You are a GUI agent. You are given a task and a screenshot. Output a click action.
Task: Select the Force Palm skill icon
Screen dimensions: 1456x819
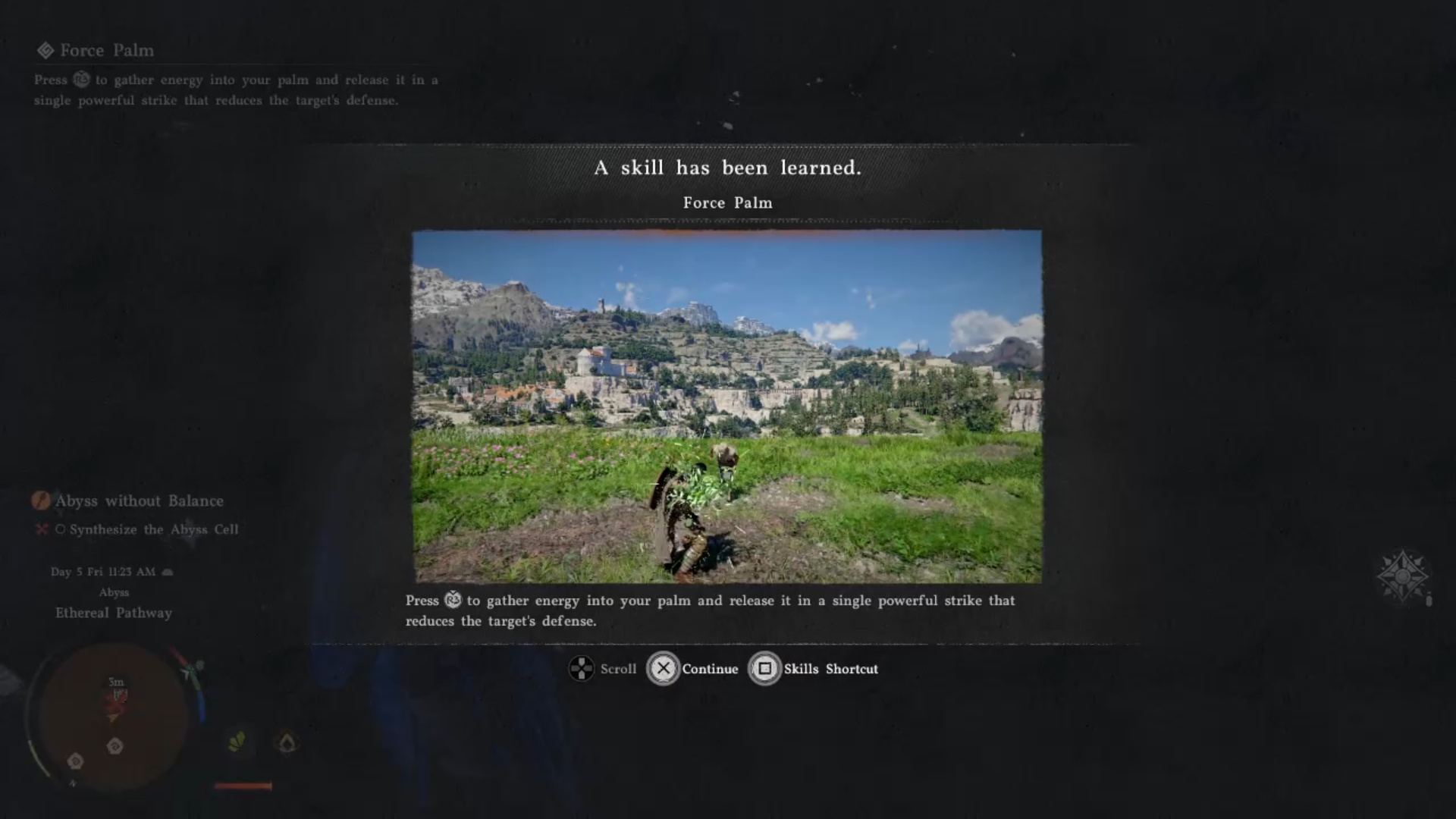[x=47, y=51]
